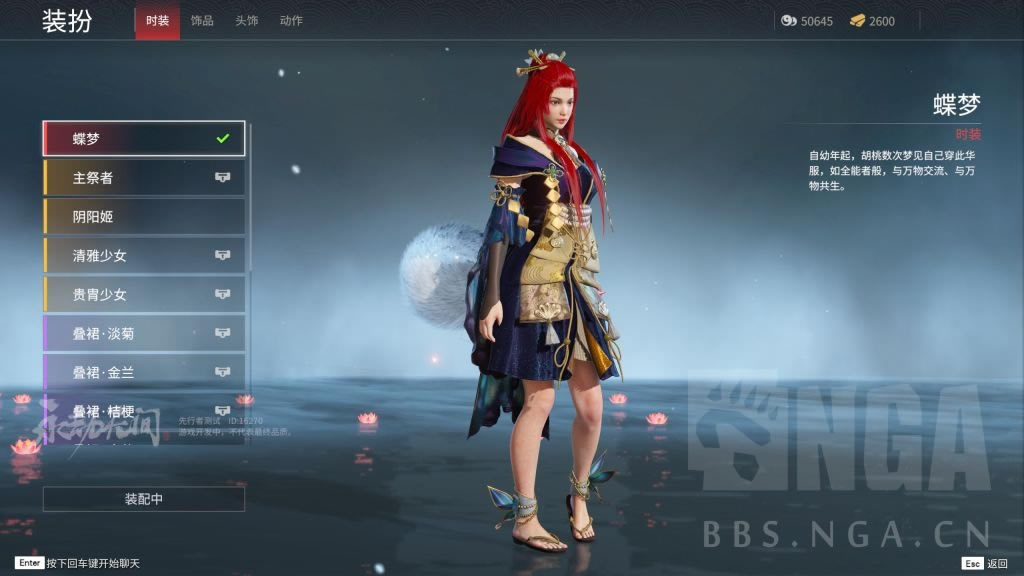
Task: Select the 头饰 tab
Action: 246,21
